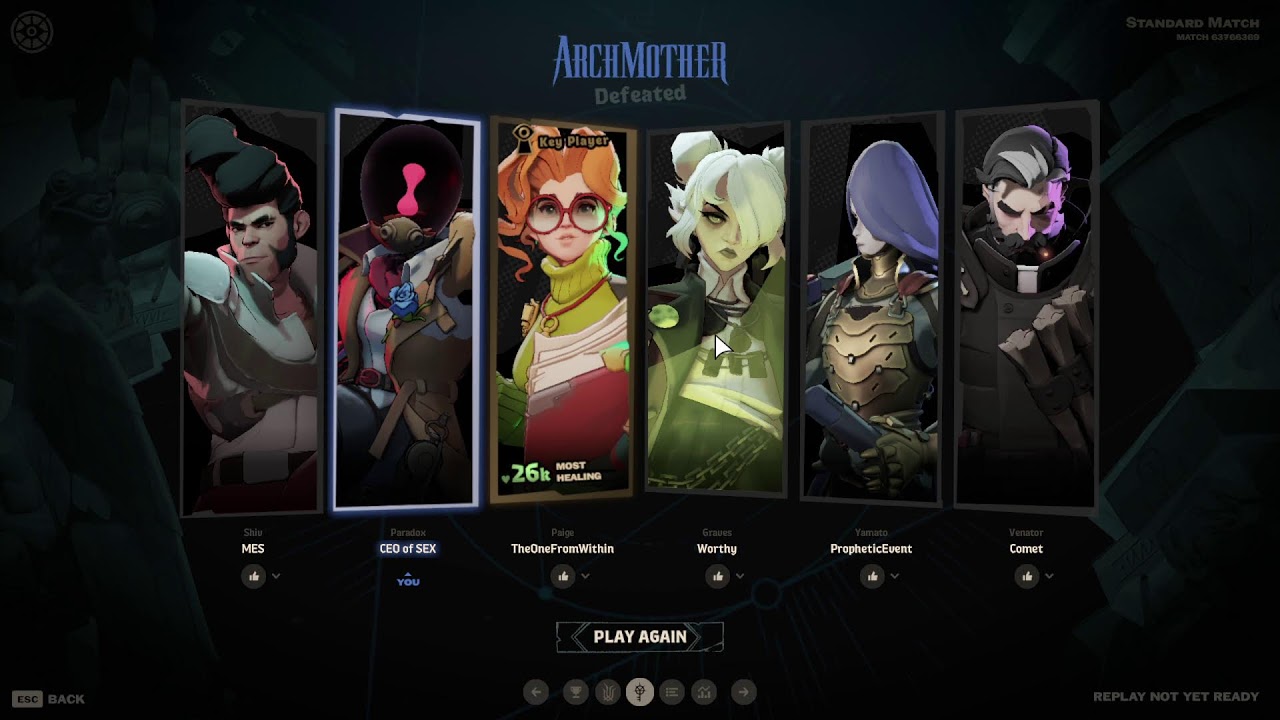Commend Worthy with thumbs-up button
This screenshot has width=1280, height=720.
[717, 576]
